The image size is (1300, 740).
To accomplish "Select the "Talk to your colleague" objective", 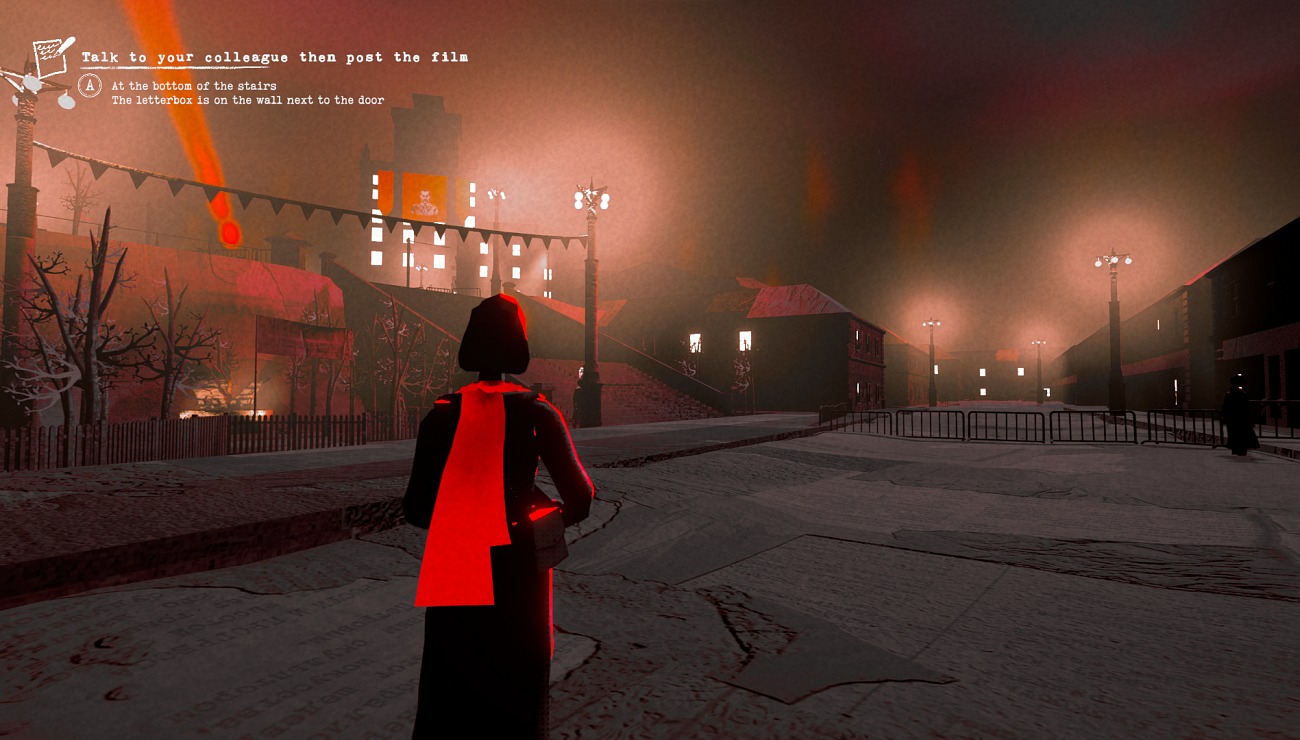I will click(274, 58).
